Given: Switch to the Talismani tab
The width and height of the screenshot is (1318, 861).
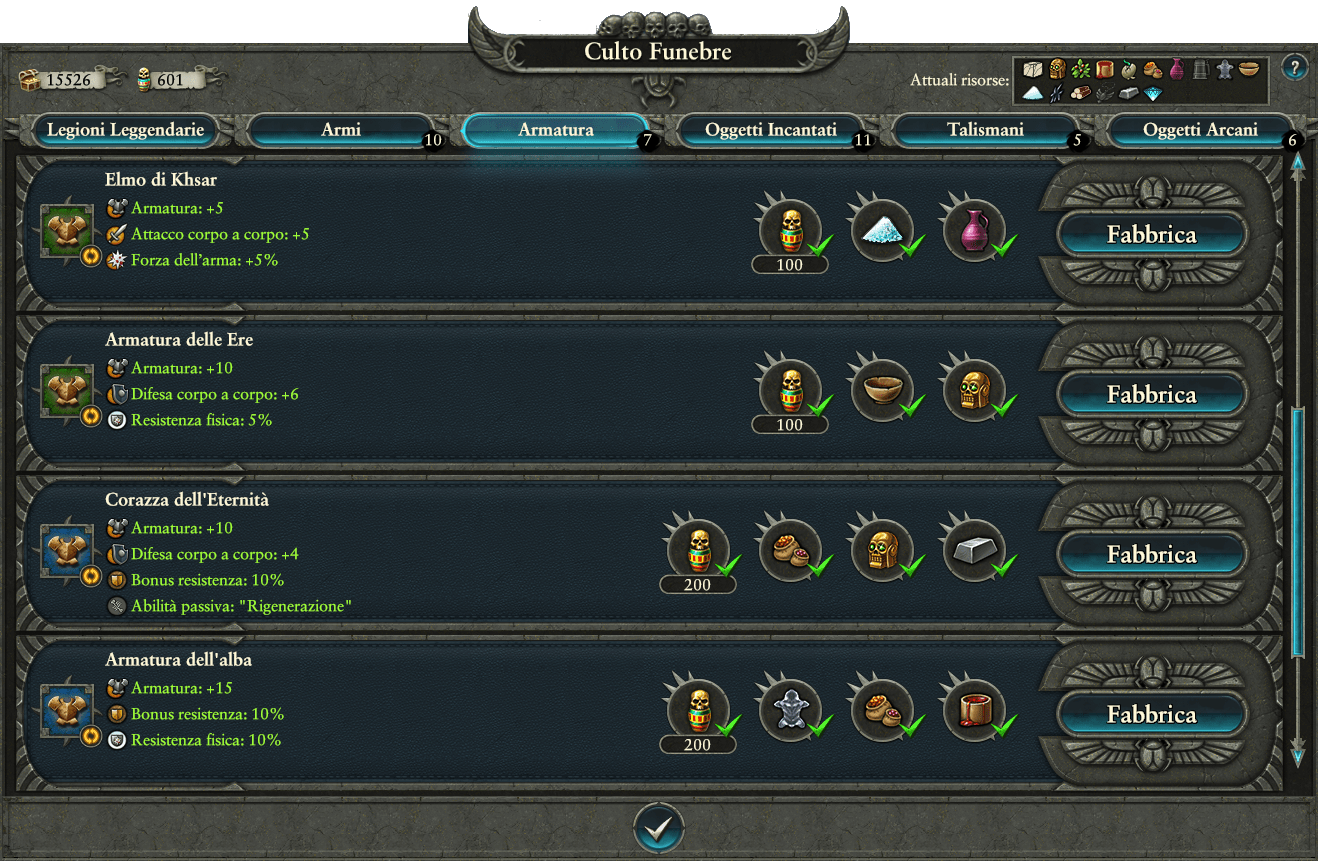Looking at the screenshot, I should (985, 130).
